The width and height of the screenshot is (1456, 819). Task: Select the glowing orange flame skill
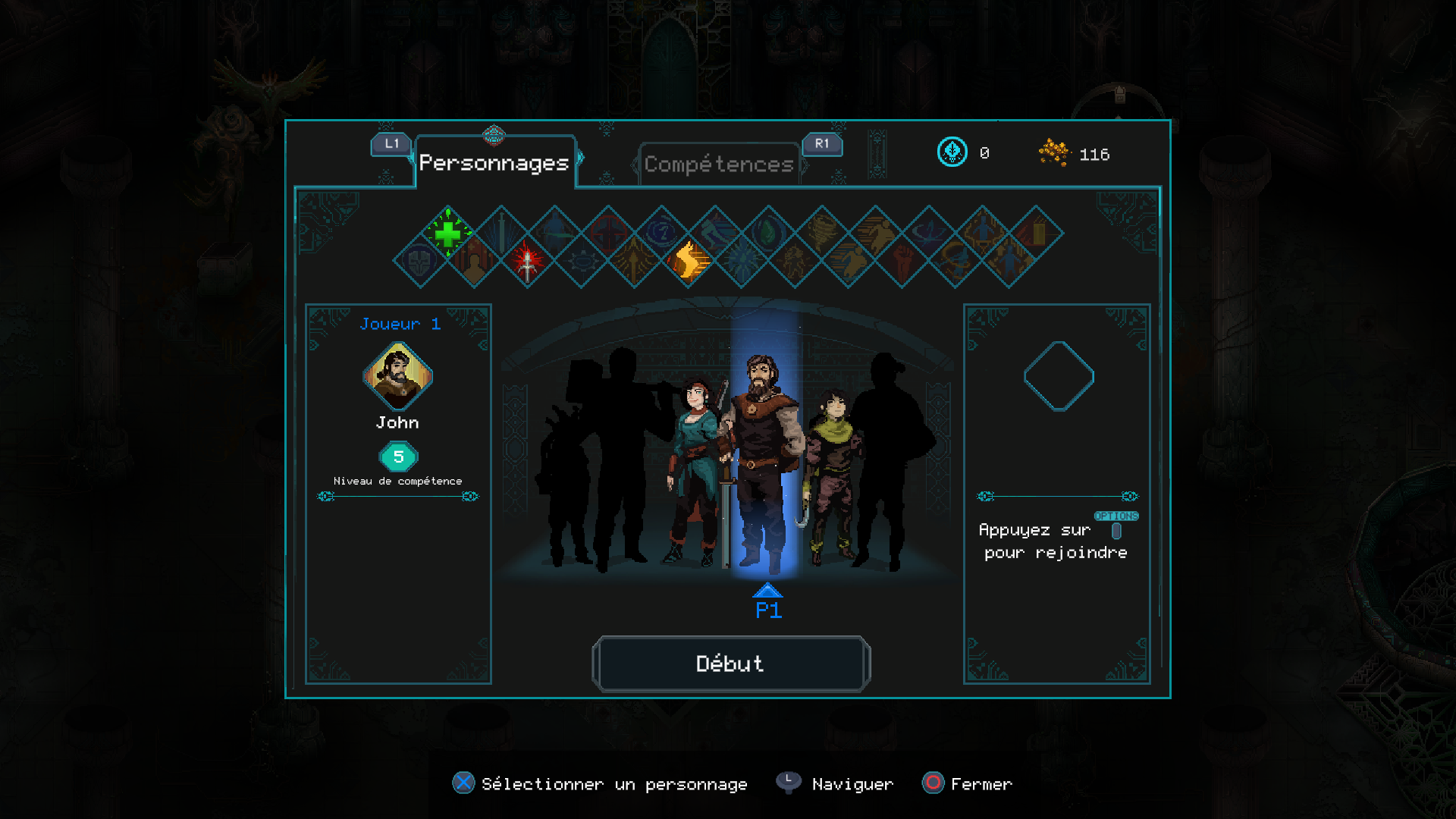688,261
